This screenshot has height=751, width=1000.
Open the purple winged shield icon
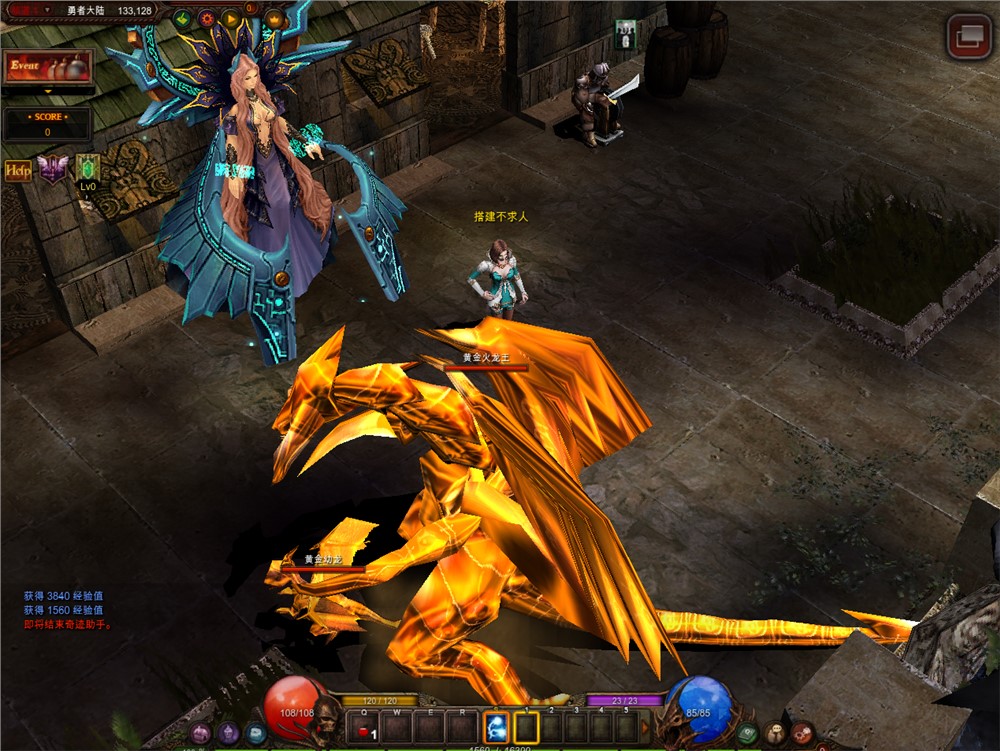tap(51, 169)
